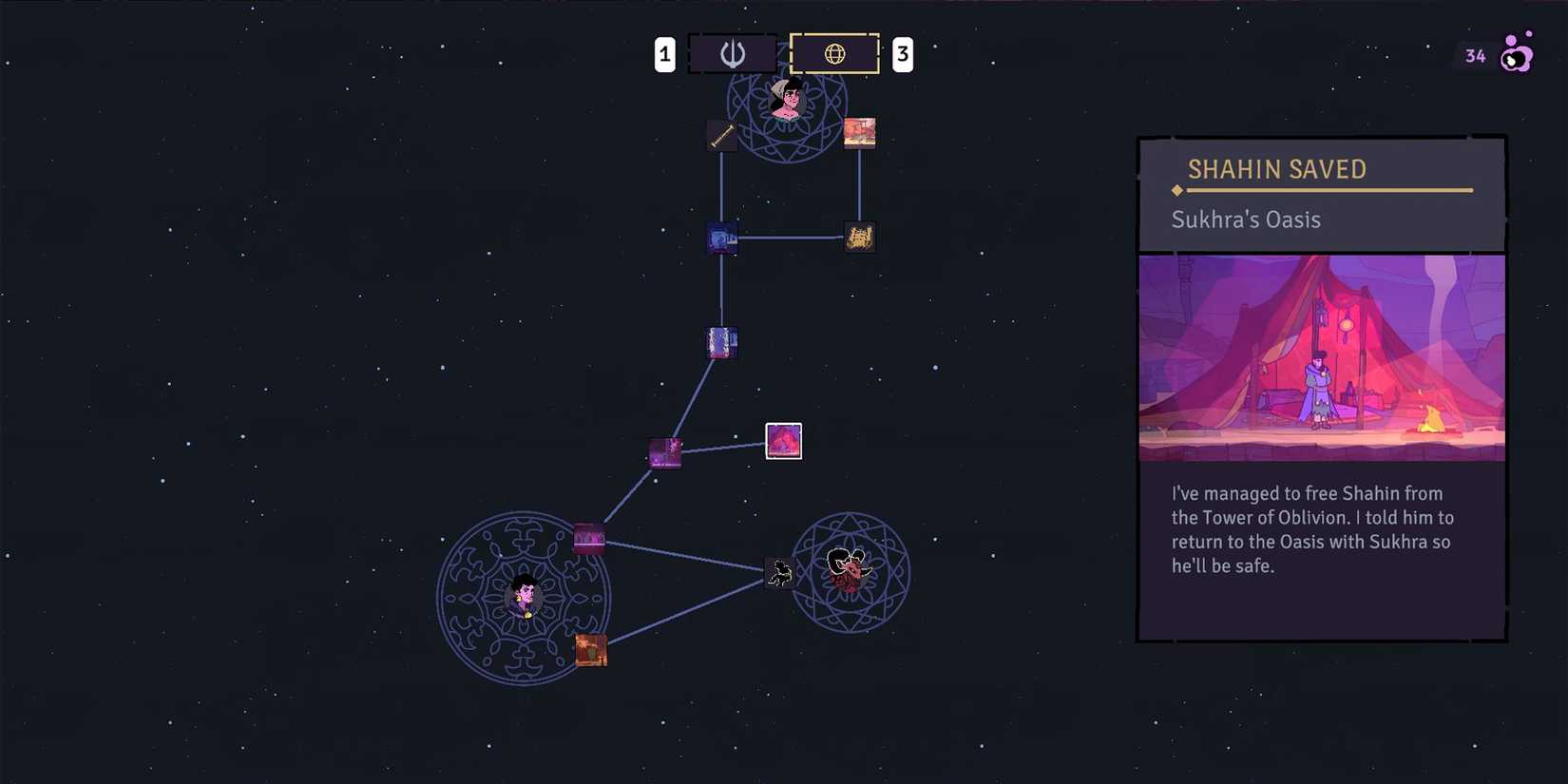
Task: Open the orange village quest node
Action: click(591, 652)
